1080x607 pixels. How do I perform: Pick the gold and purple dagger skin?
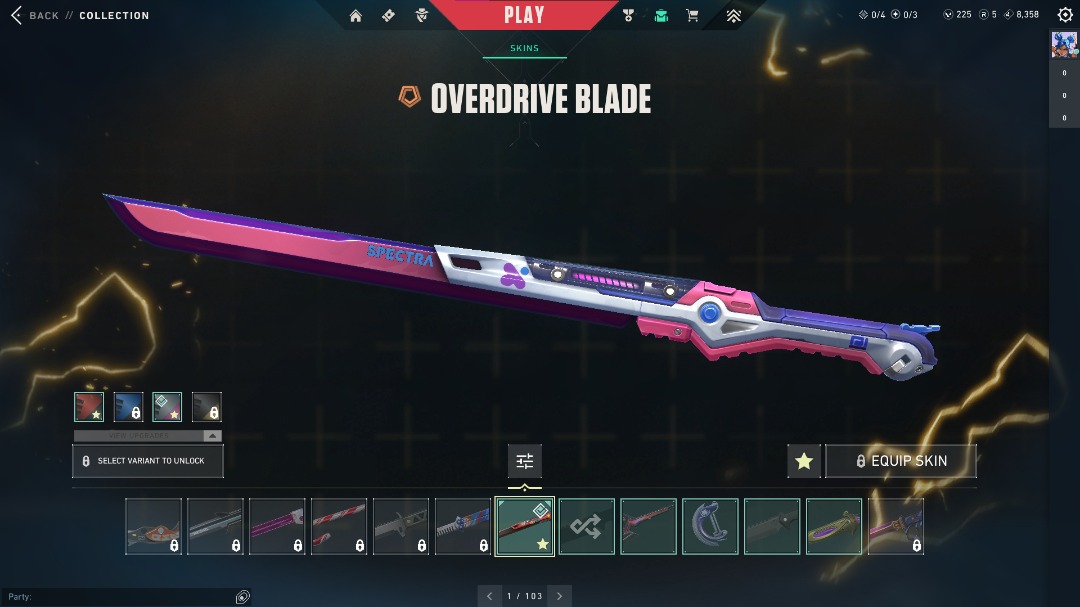point(834,526)
